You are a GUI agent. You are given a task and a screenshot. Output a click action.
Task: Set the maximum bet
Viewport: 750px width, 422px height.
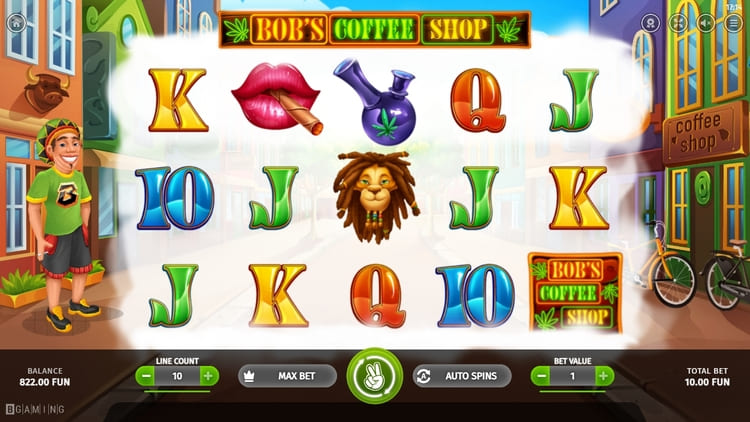[286, 376]
